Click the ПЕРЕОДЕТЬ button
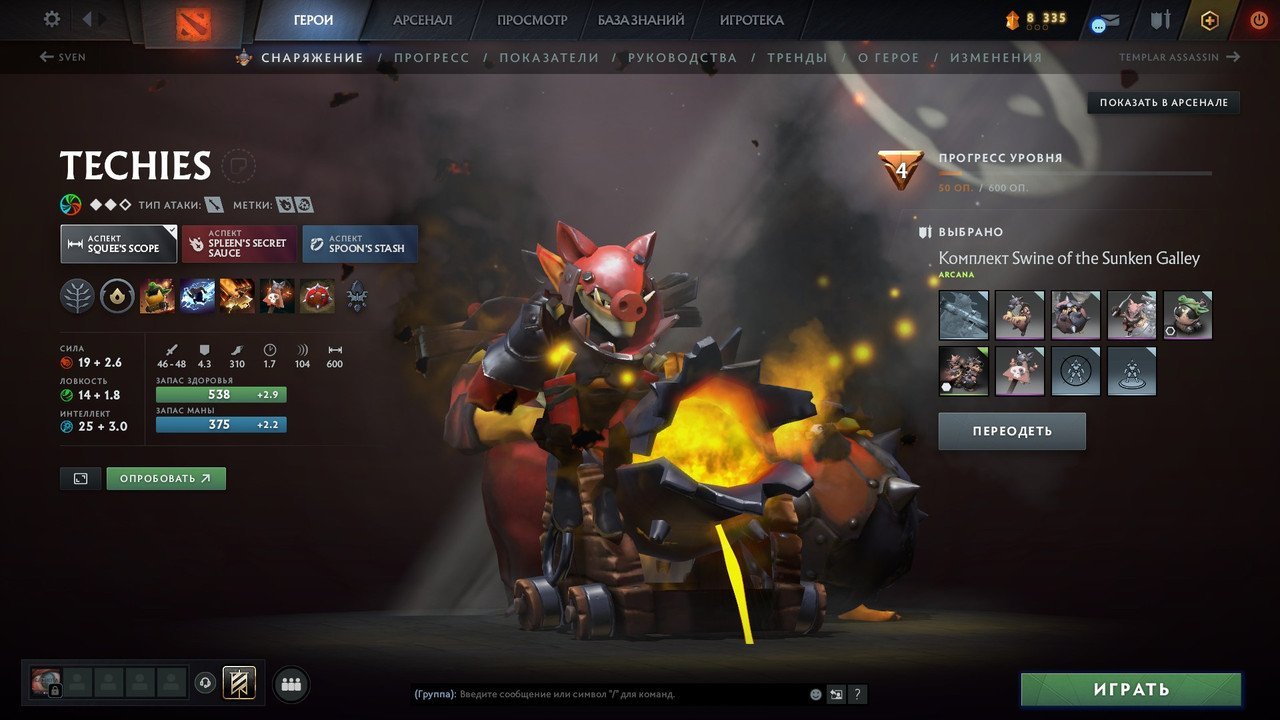Viewport: 1280px width, 720px height. (x=1011, y=431)
